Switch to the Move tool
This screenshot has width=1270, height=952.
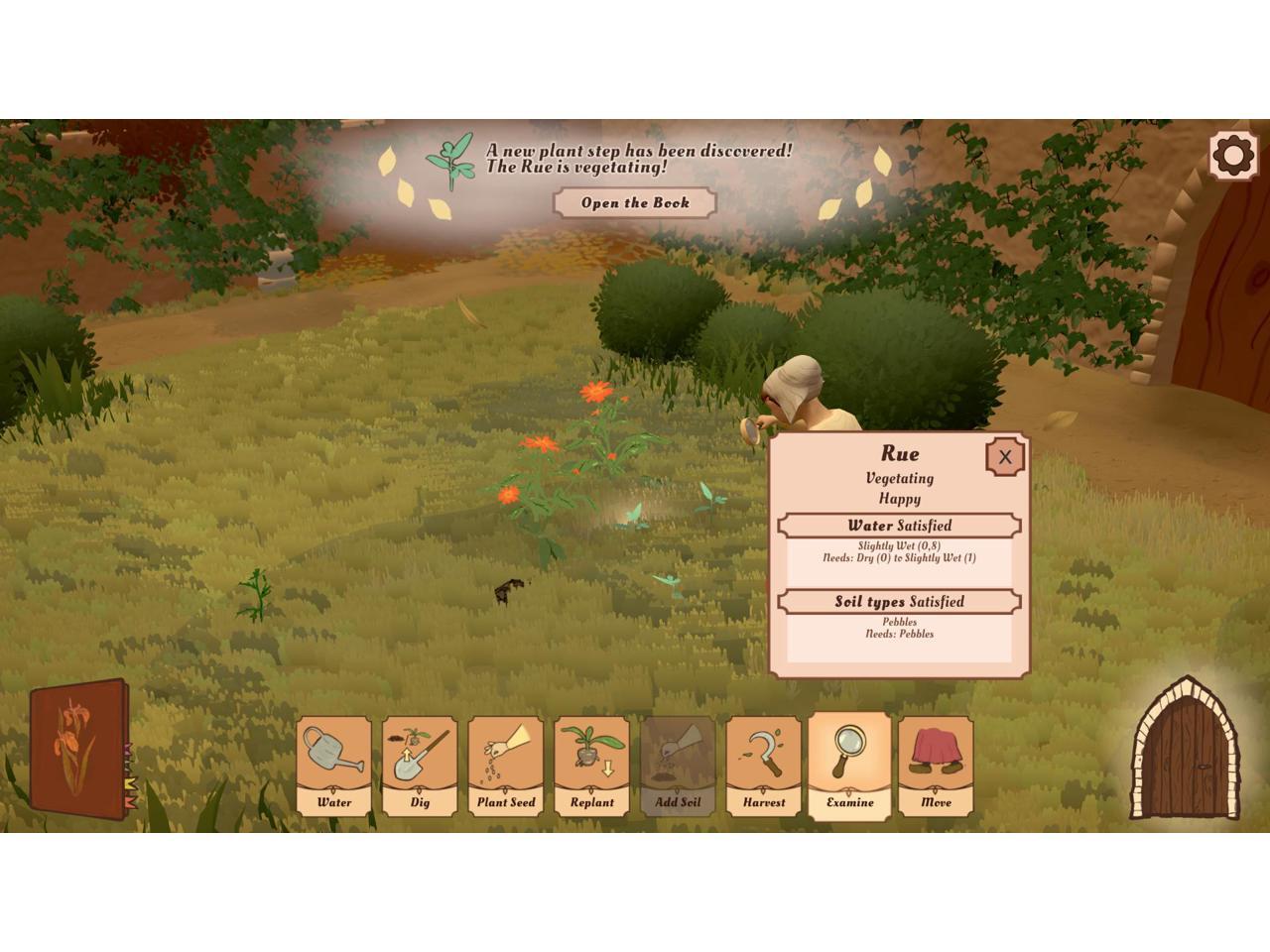tap(936, 766)
